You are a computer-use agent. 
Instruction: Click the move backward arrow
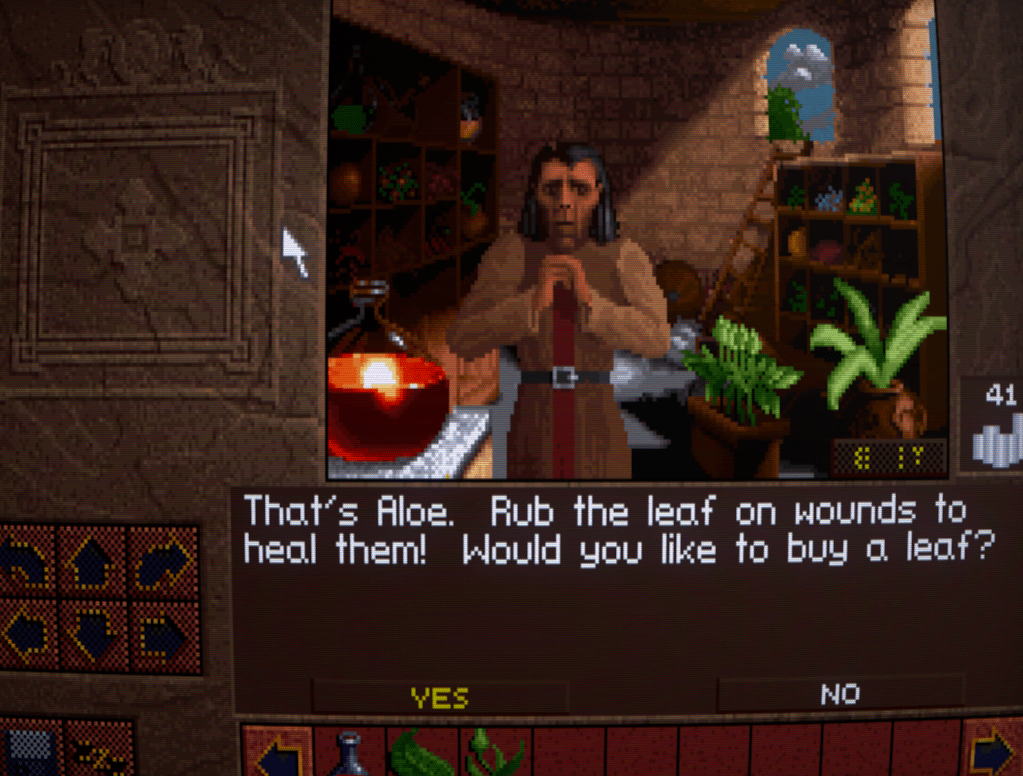93,633
